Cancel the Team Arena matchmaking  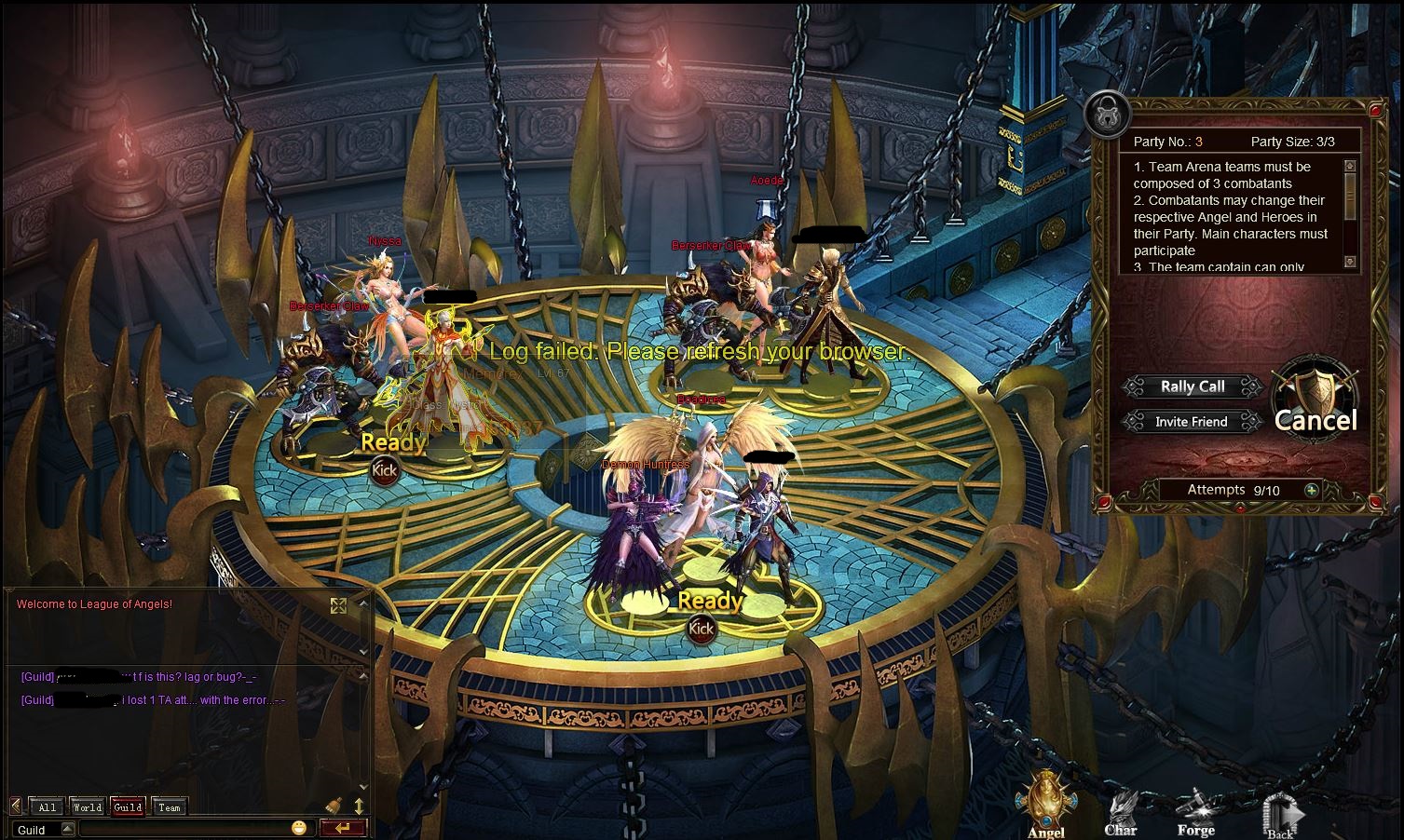point(1315,419)
